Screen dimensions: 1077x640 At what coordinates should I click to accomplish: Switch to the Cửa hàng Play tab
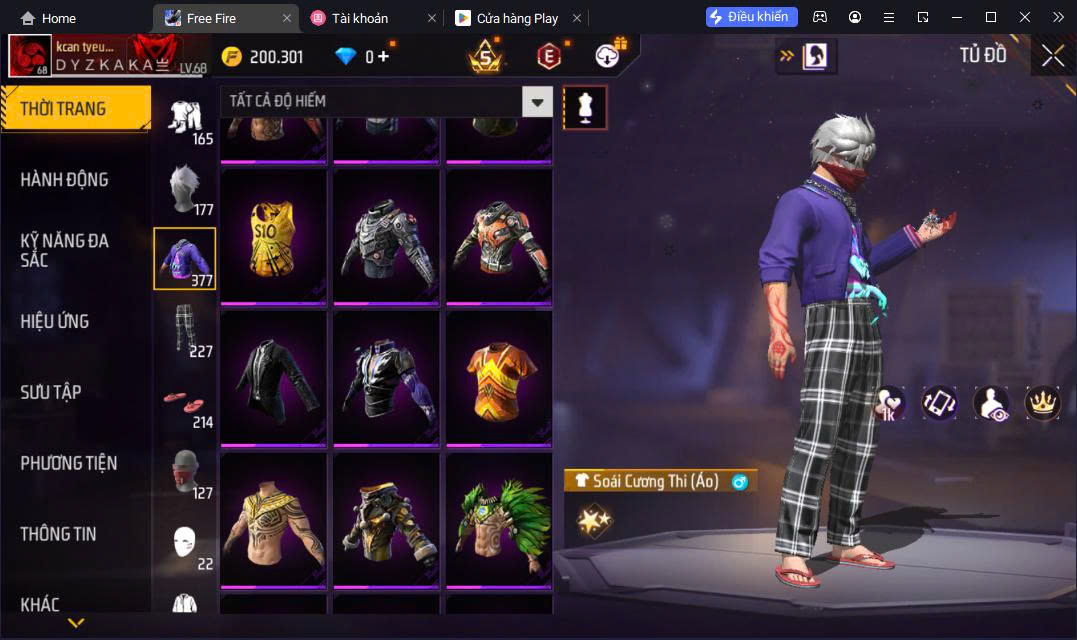517,18
